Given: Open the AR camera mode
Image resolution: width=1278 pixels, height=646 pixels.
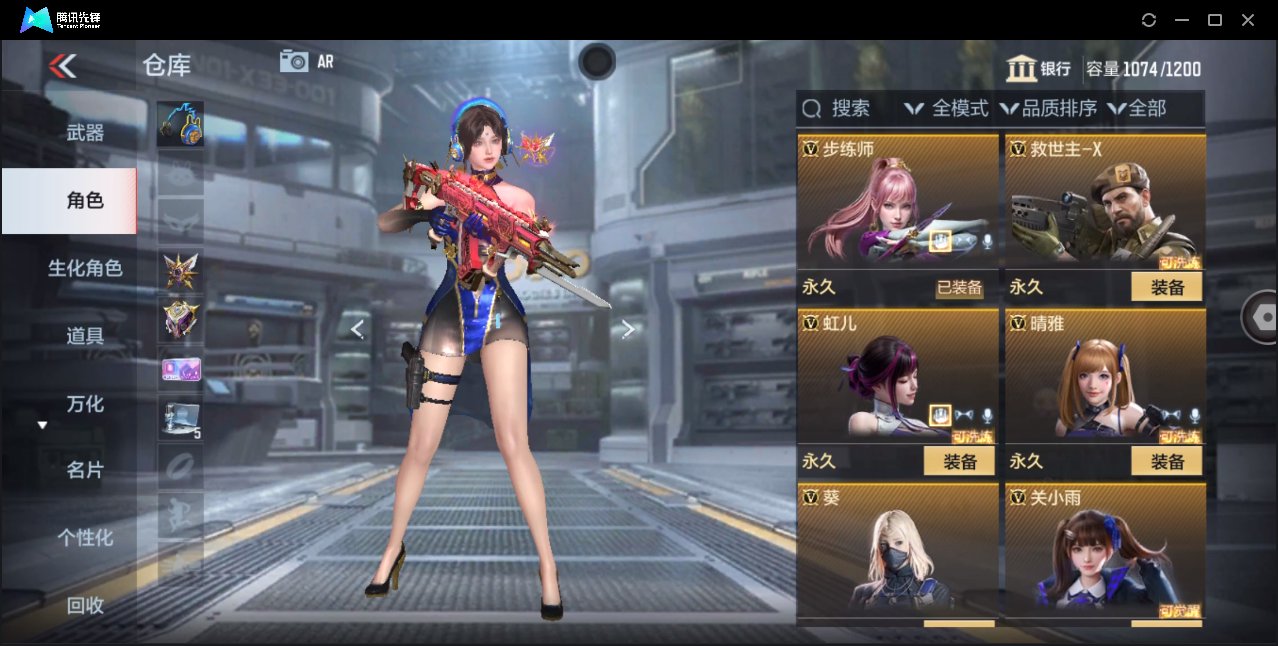Looking at the screenshot, I should [x=306, y=61].
